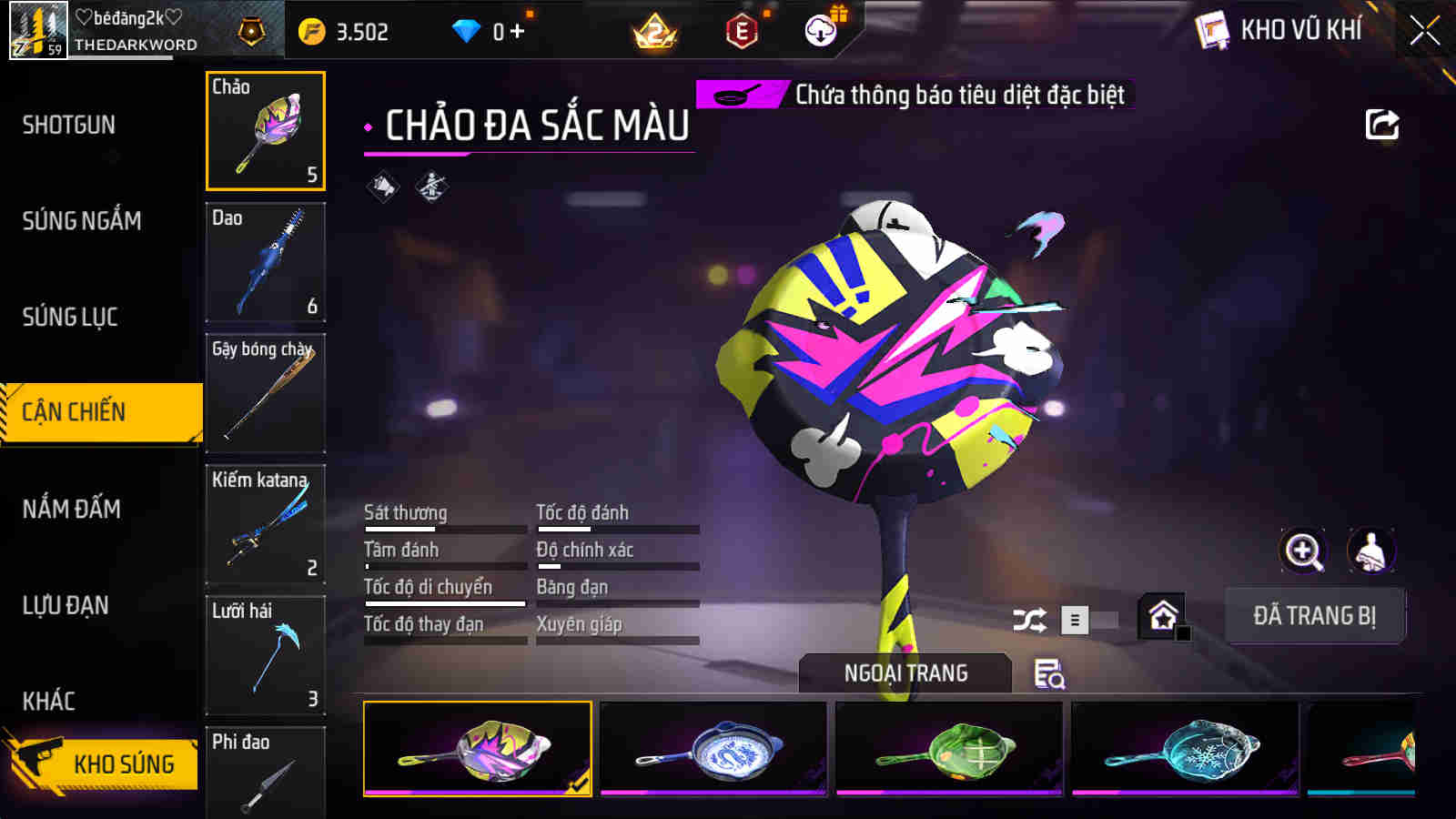Click the cloud download gift icon in top bar
The height and width of the screenshot is (819, 1456).
[x=820, y=28]
